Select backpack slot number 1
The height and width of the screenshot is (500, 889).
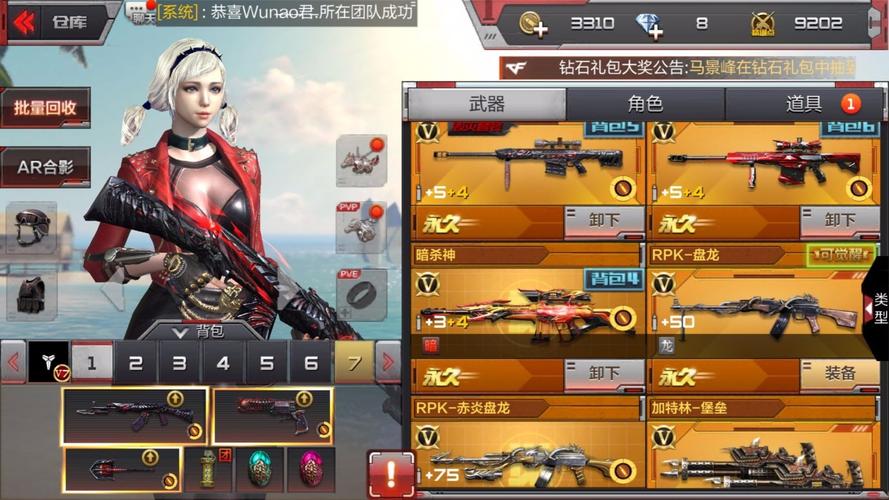[x=92, y=363]
